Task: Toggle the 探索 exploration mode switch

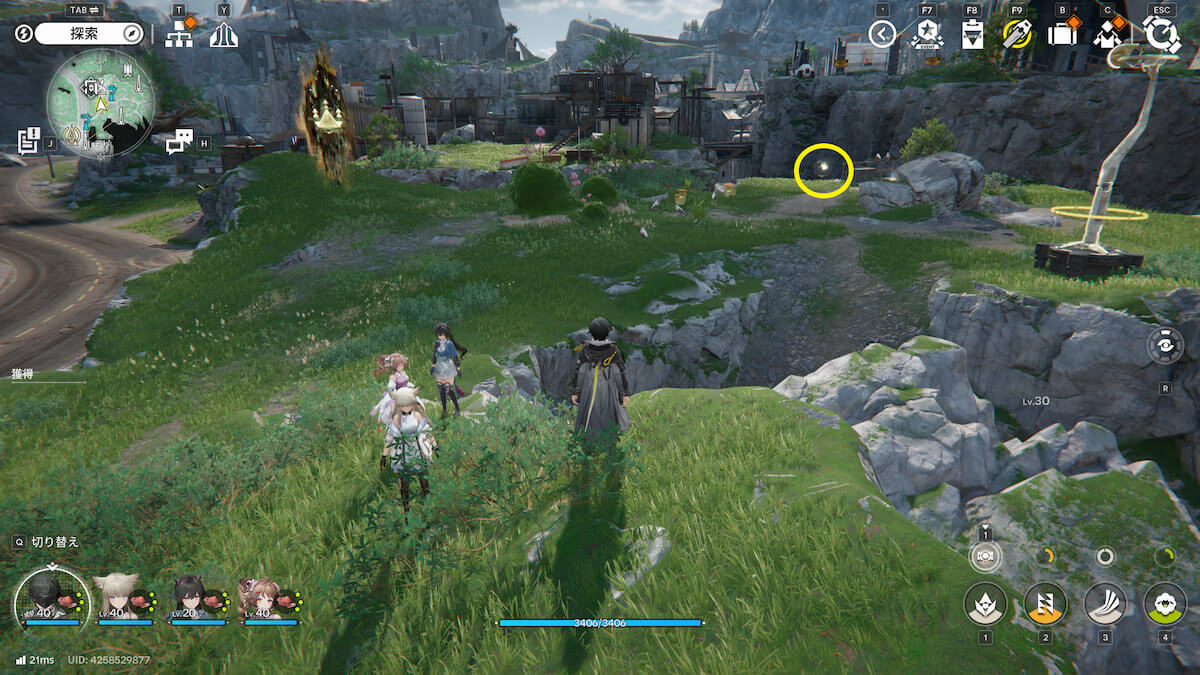Action: pyautogui.click(x=91, y=34)
